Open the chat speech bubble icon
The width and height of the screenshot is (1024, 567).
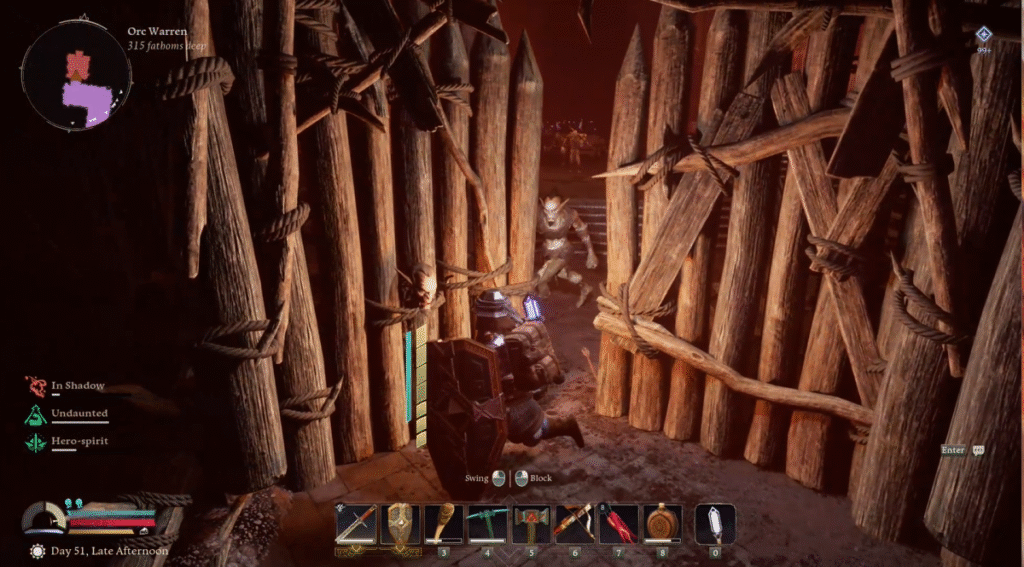click(978, 451)
